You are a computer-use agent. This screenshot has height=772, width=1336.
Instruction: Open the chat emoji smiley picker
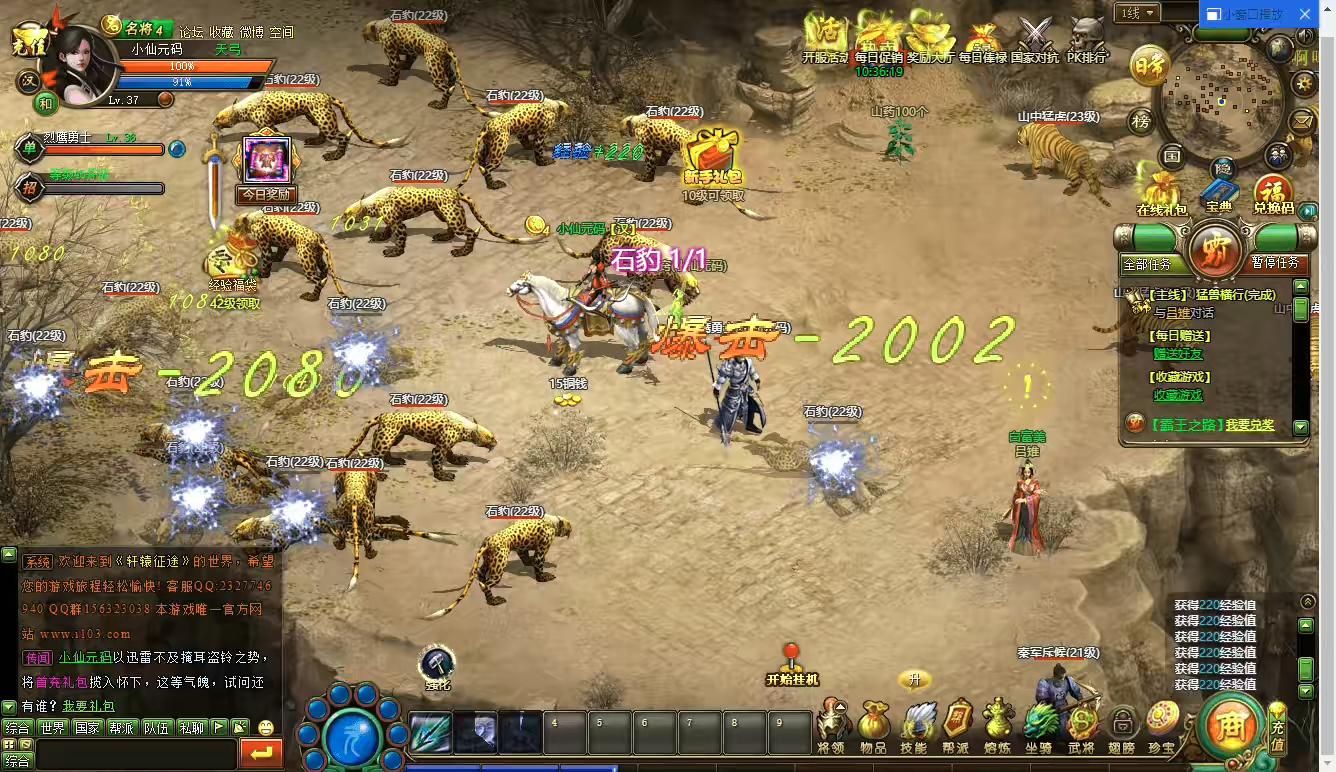[266, 728]
